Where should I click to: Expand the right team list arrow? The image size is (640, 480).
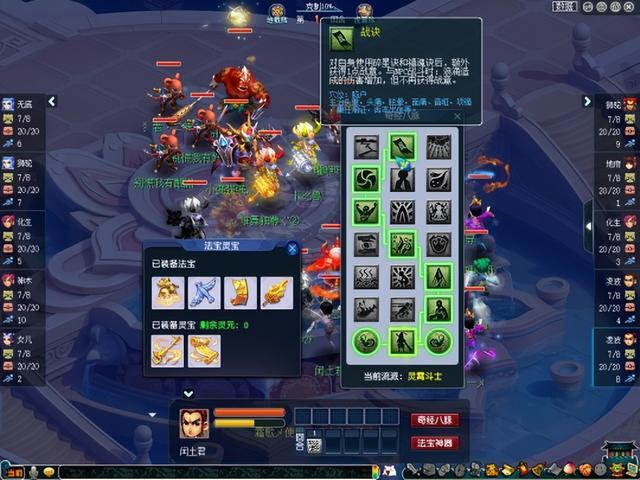pos(588,101)
